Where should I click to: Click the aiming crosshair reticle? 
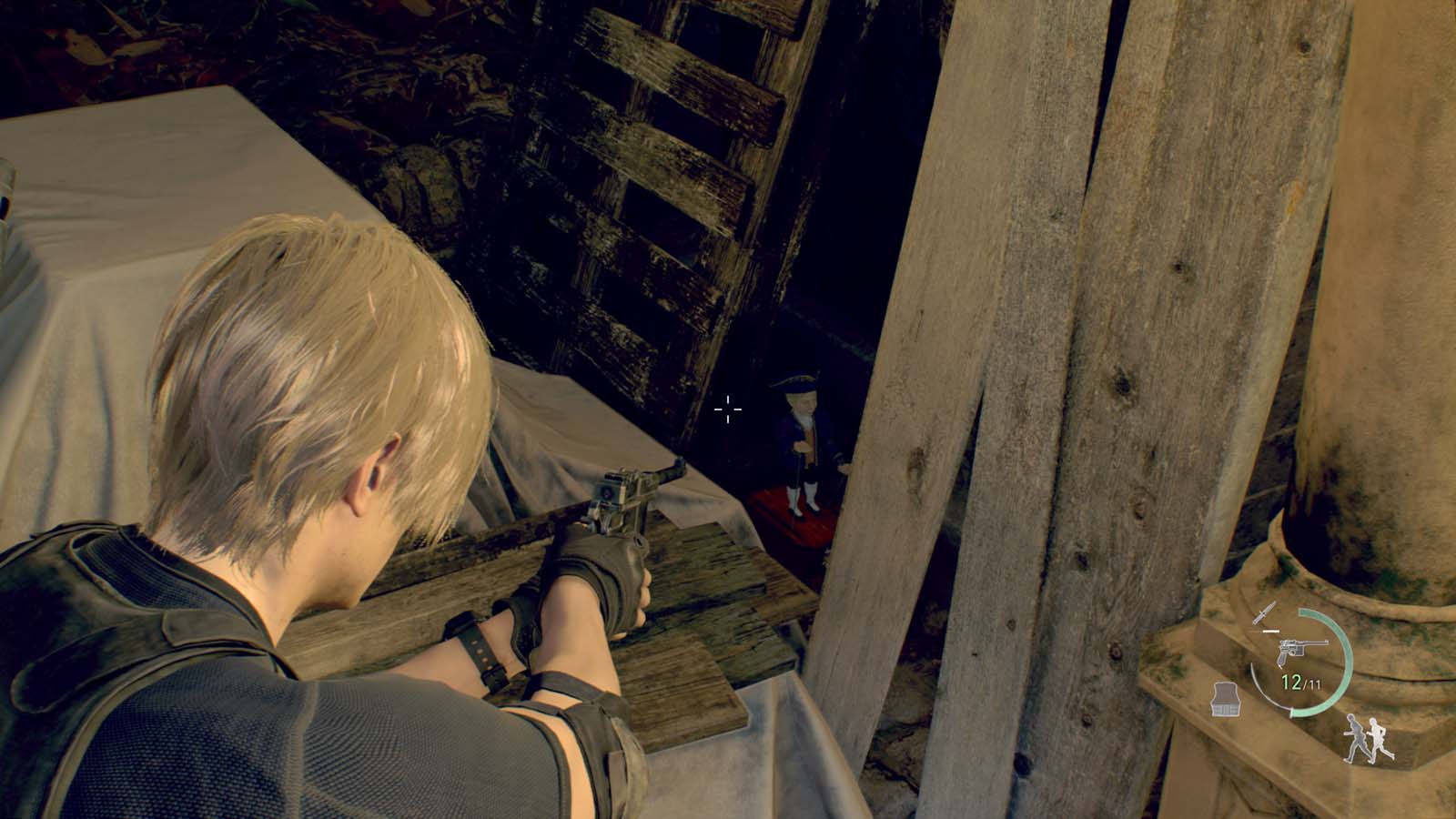(x=726, y=410)
